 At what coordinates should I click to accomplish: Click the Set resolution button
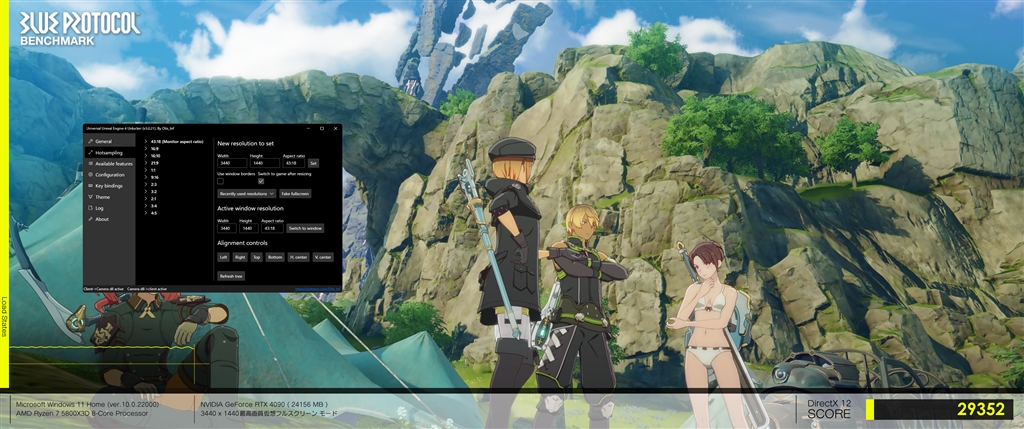pyautogui.click(x=313, y=163)
